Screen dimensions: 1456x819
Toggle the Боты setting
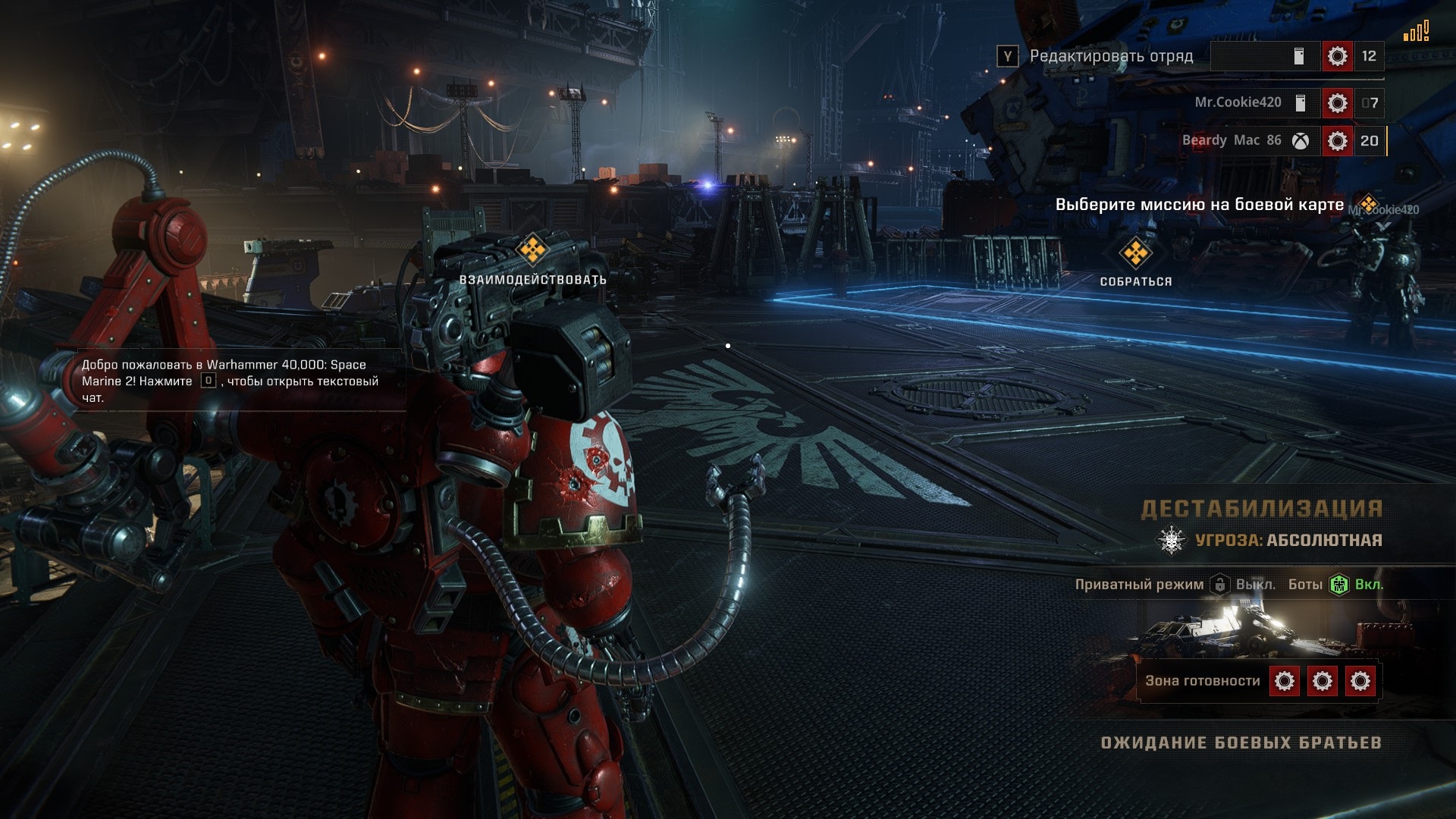[1339, 585]
